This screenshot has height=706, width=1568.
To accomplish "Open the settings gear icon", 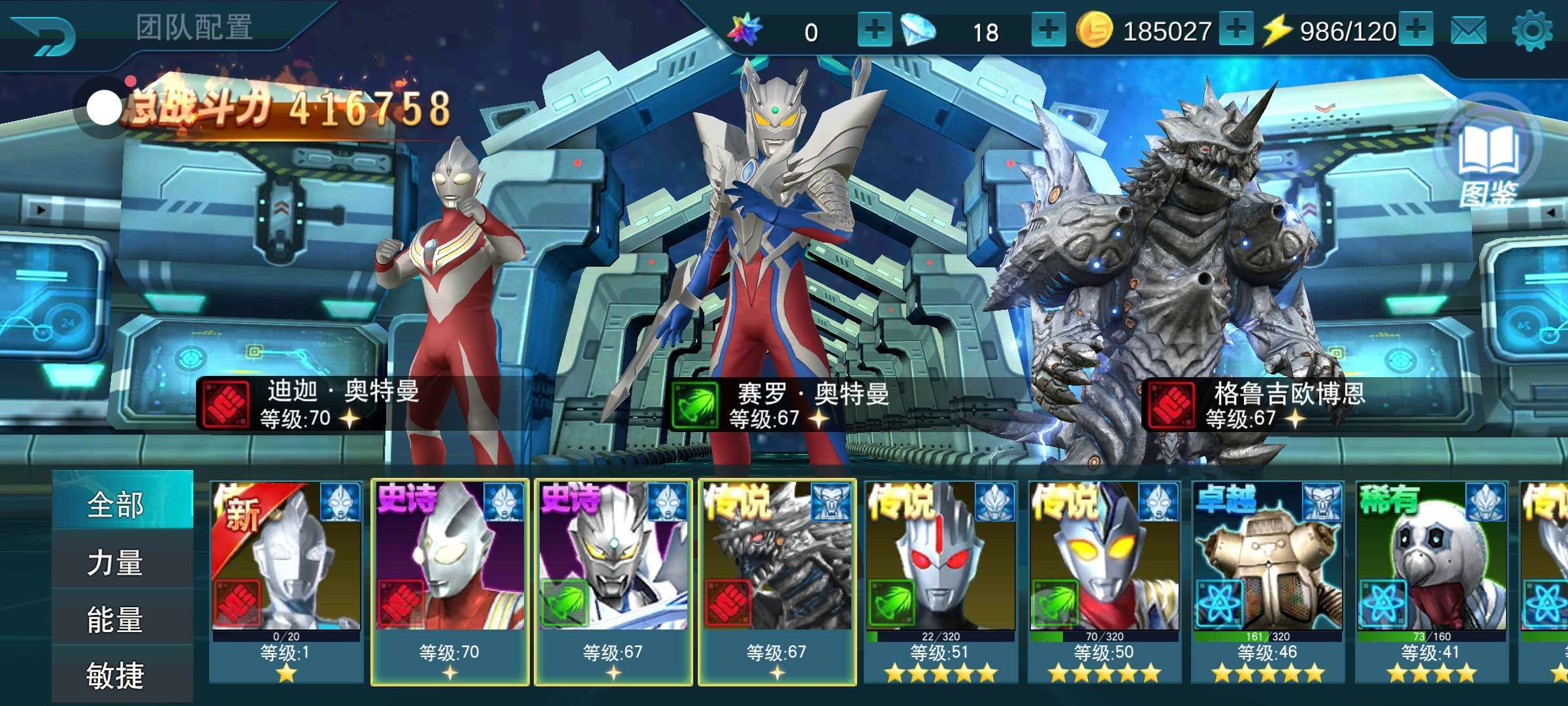I will pos(1531,31).
